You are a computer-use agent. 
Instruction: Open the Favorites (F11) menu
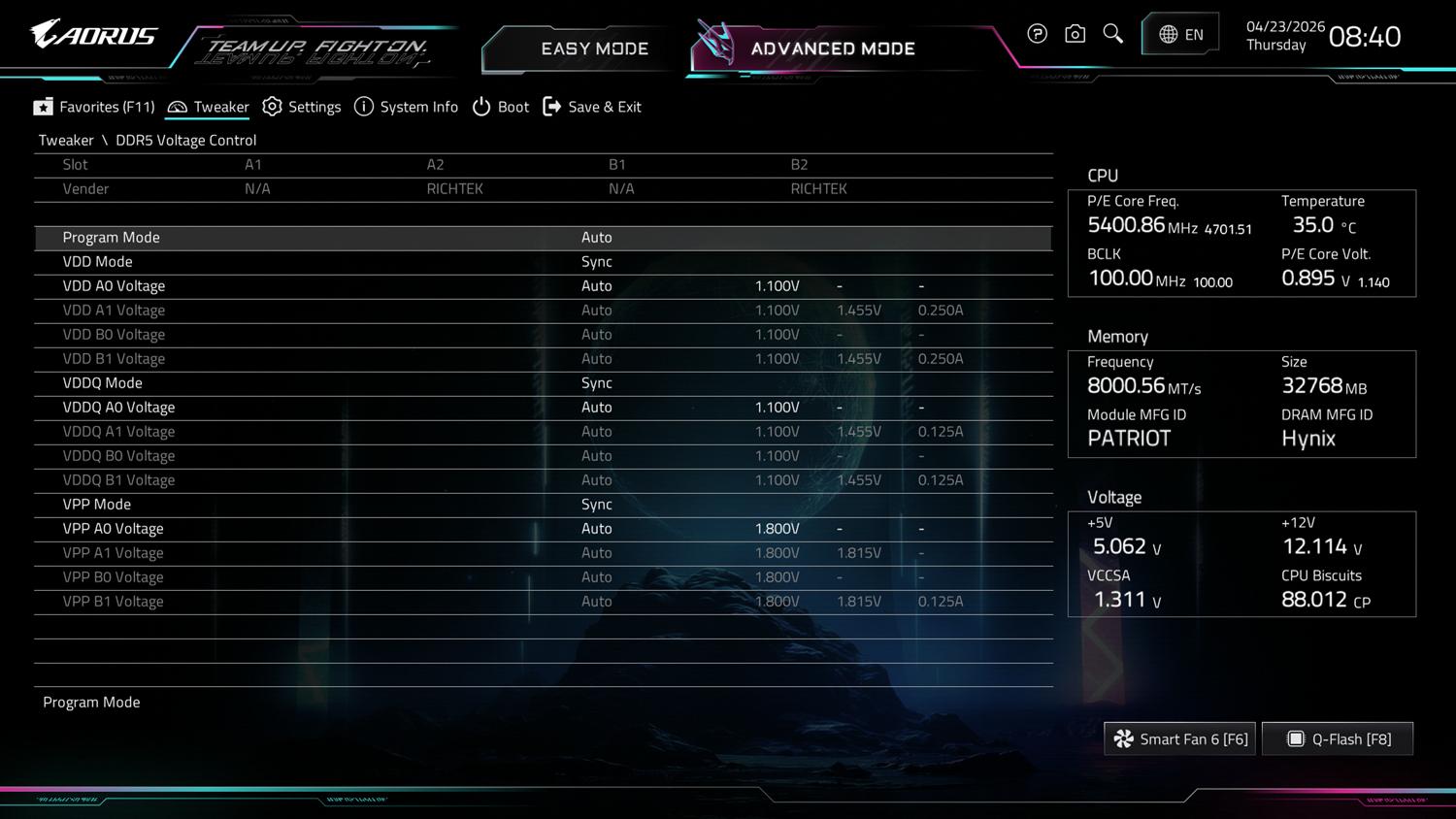94,107
